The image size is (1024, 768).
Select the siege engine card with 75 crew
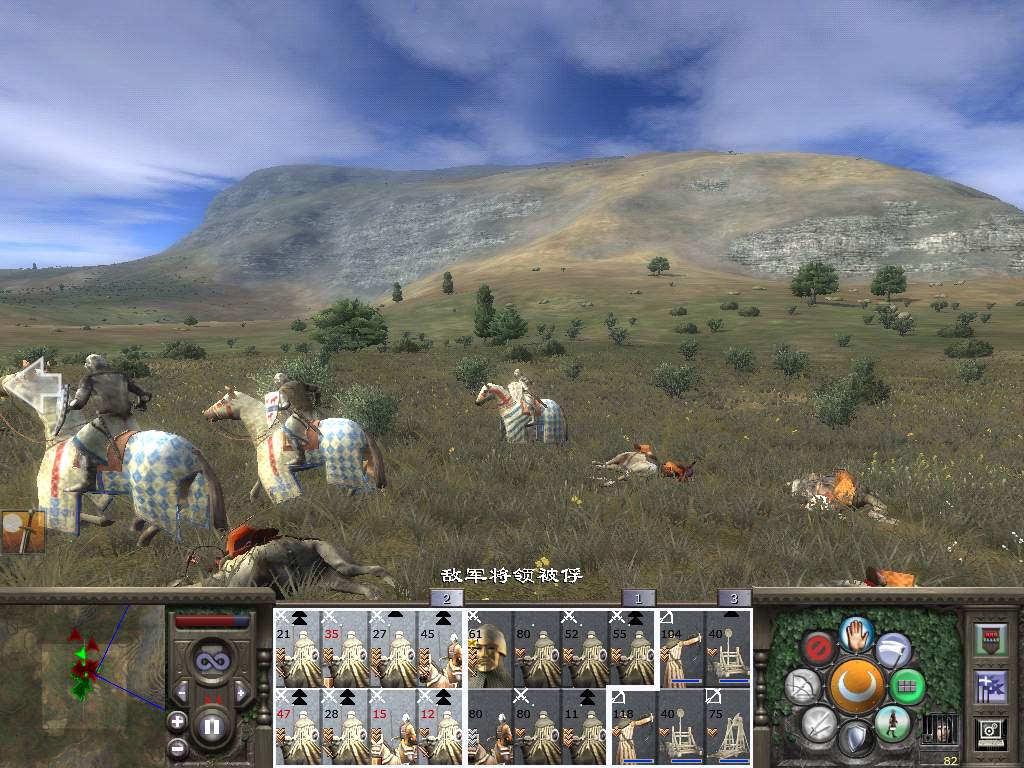[x=728, y=726]
